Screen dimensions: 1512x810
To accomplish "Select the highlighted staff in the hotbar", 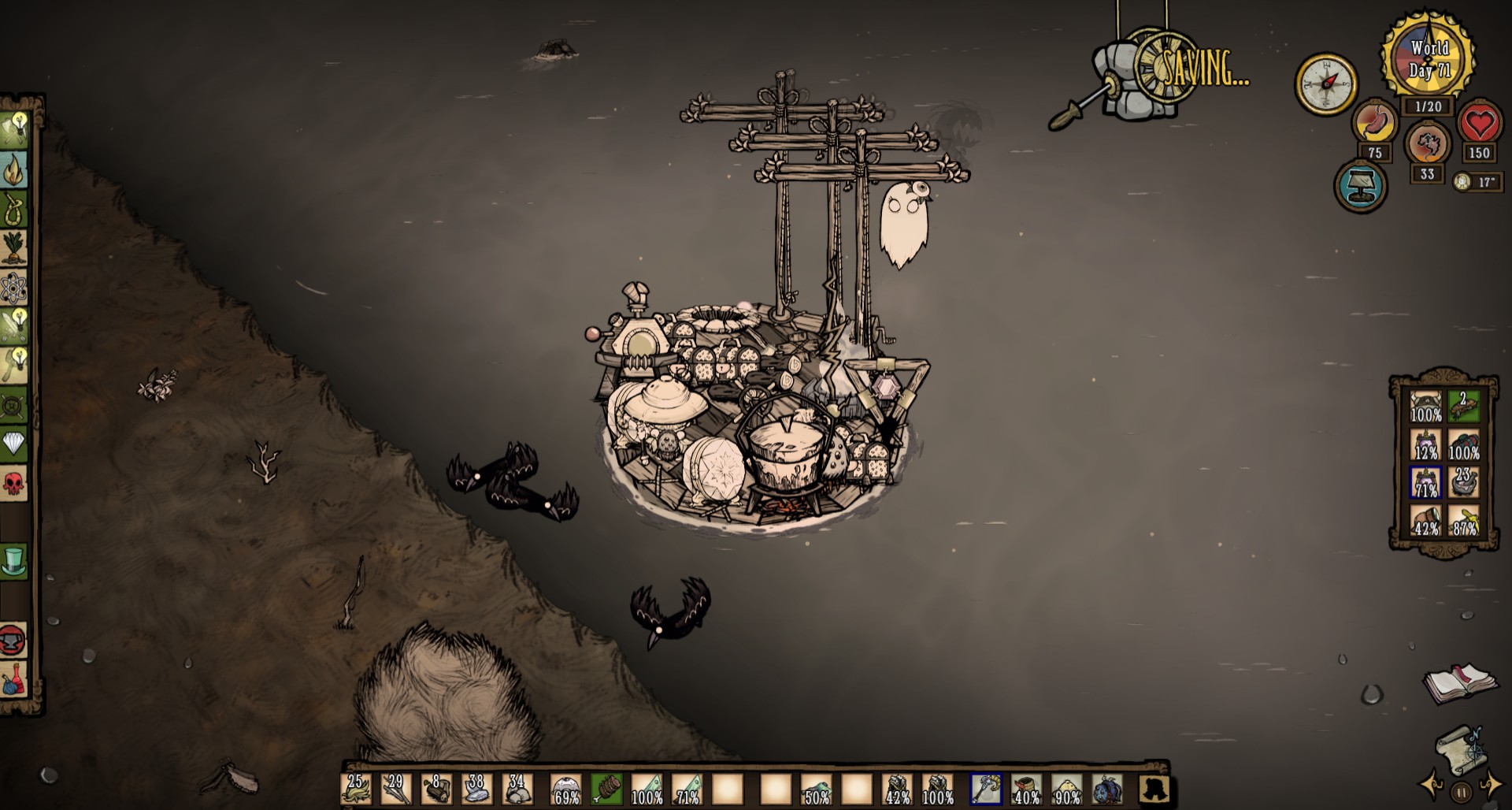I will (985, 788).
